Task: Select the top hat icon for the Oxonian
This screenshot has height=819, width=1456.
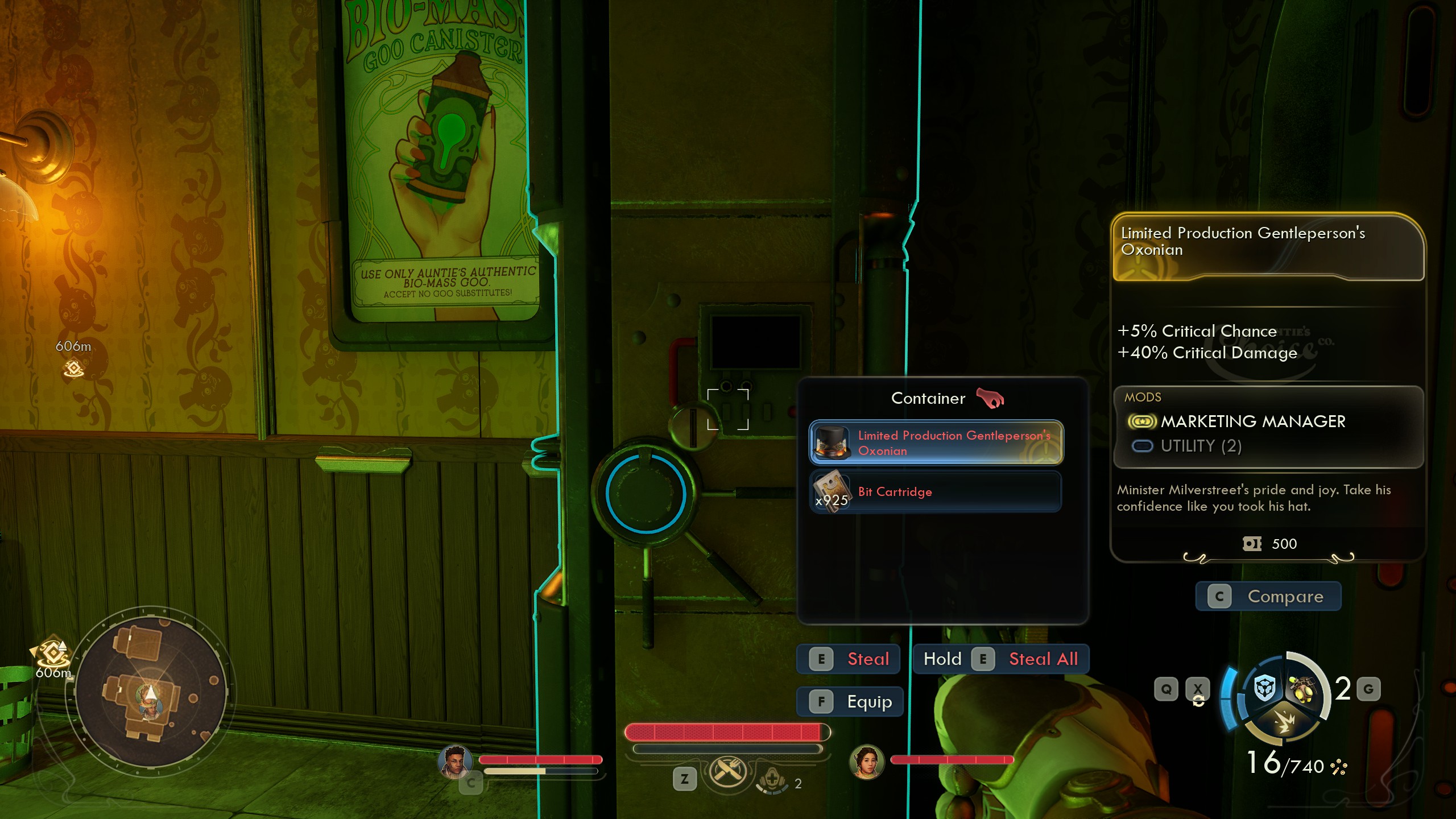Action: pyautogui.click(x=832, y=444)
